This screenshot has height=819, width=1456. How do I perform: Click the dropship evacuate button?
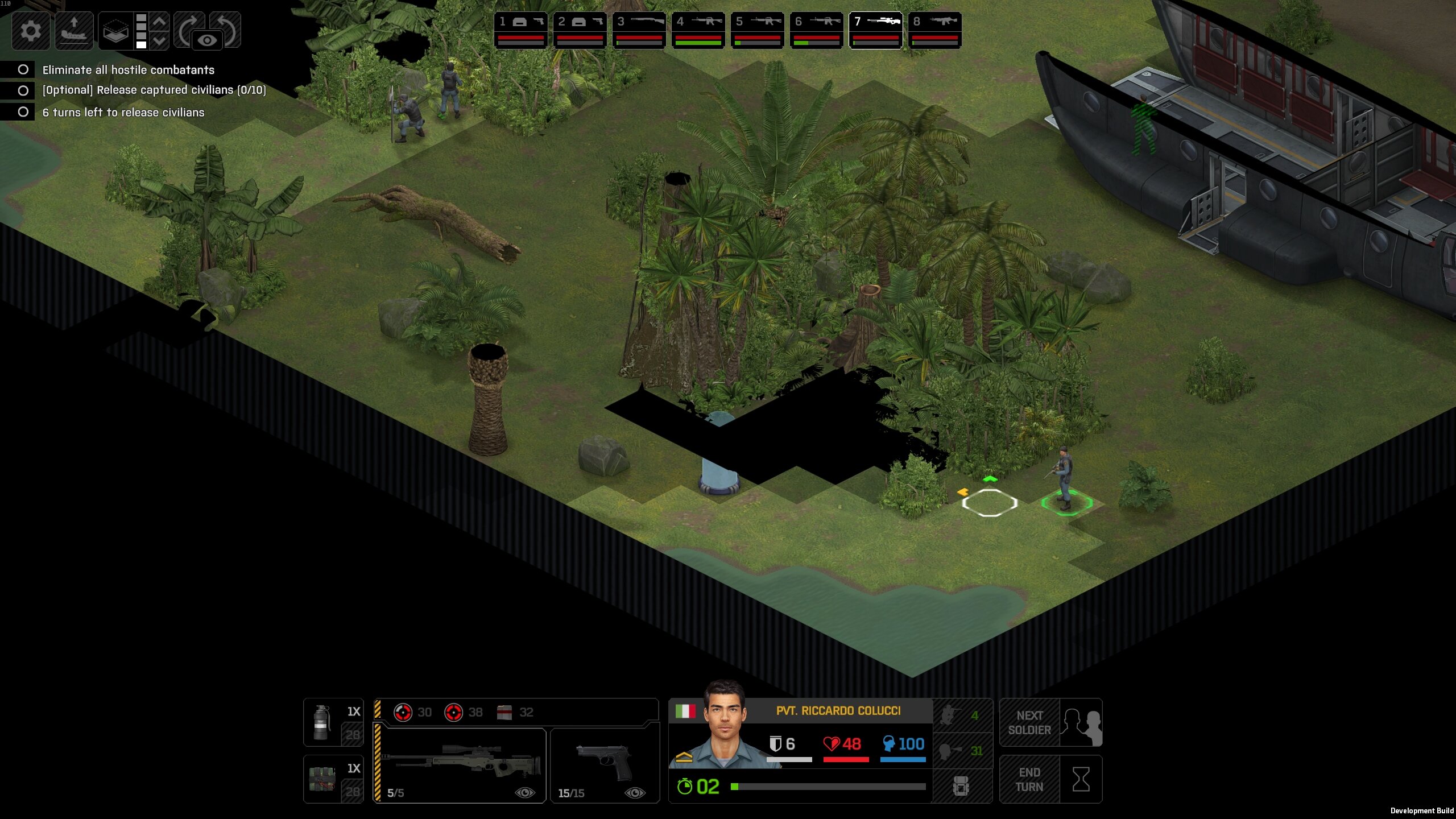[74, 30]
